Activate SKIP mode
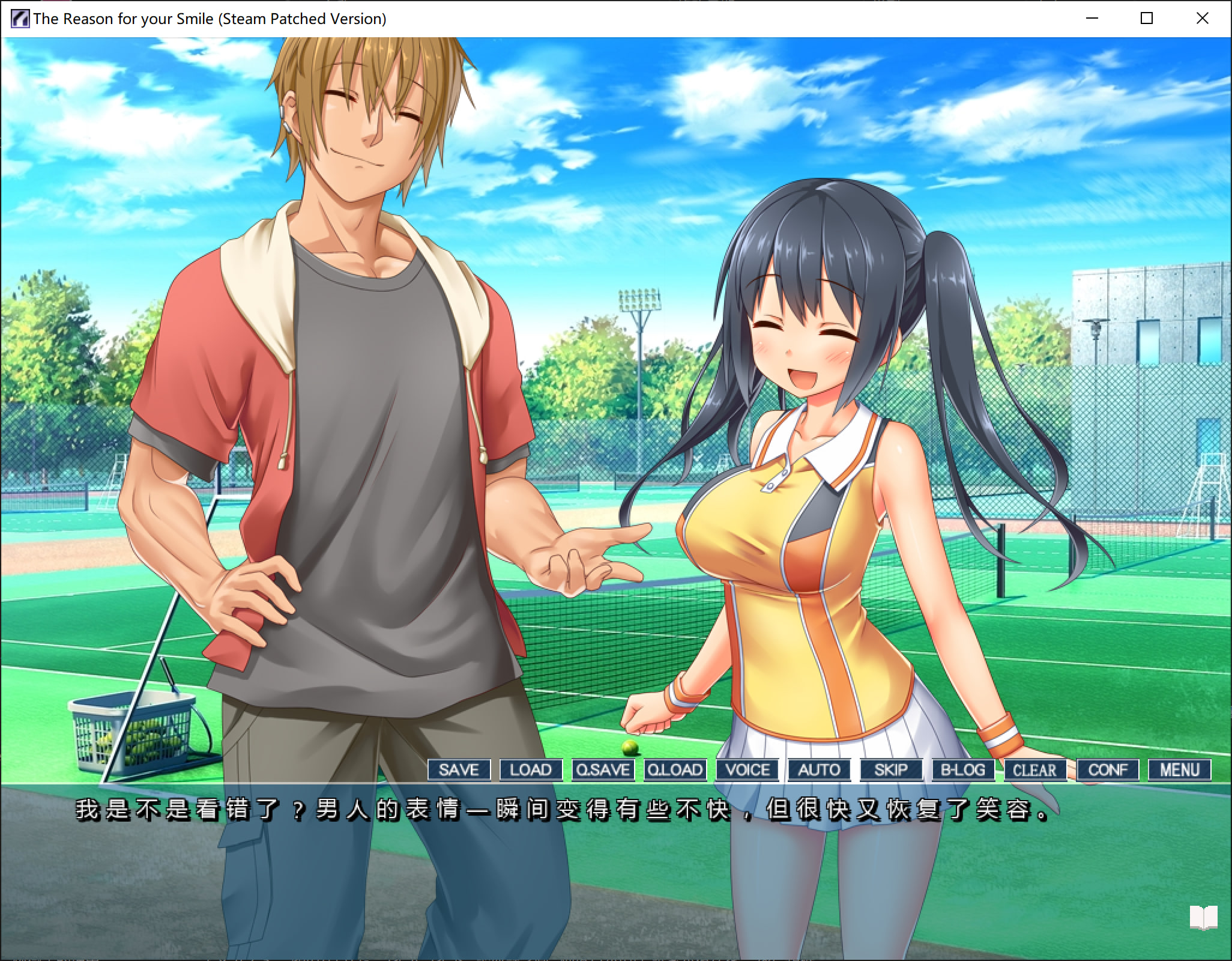The height and width of the screenshot is (961, 1232). coord(891,769)
